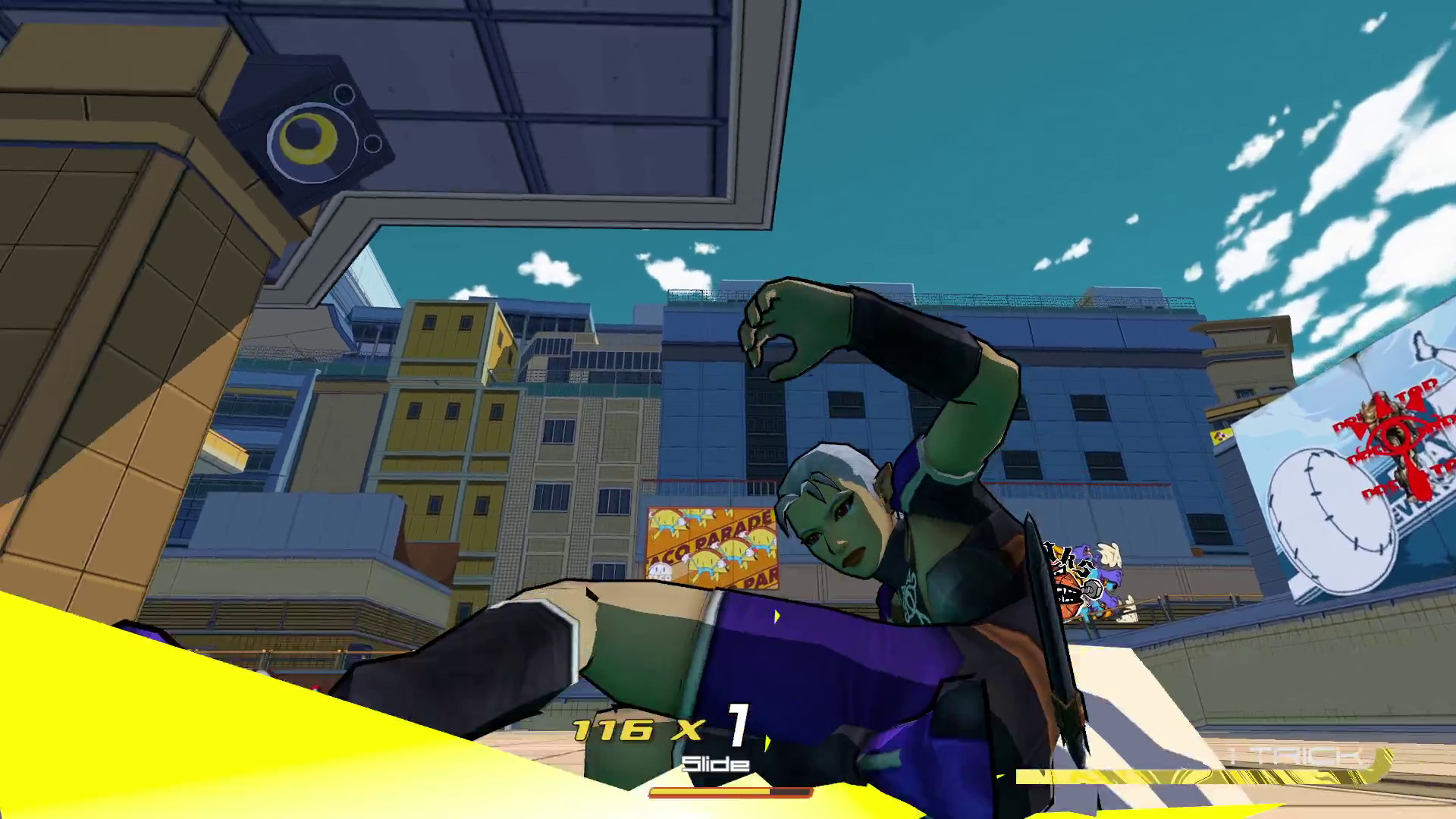Click the Slide trick label
The height and width of the screenshot is (819, 1456).
click(x=715, y=762)
